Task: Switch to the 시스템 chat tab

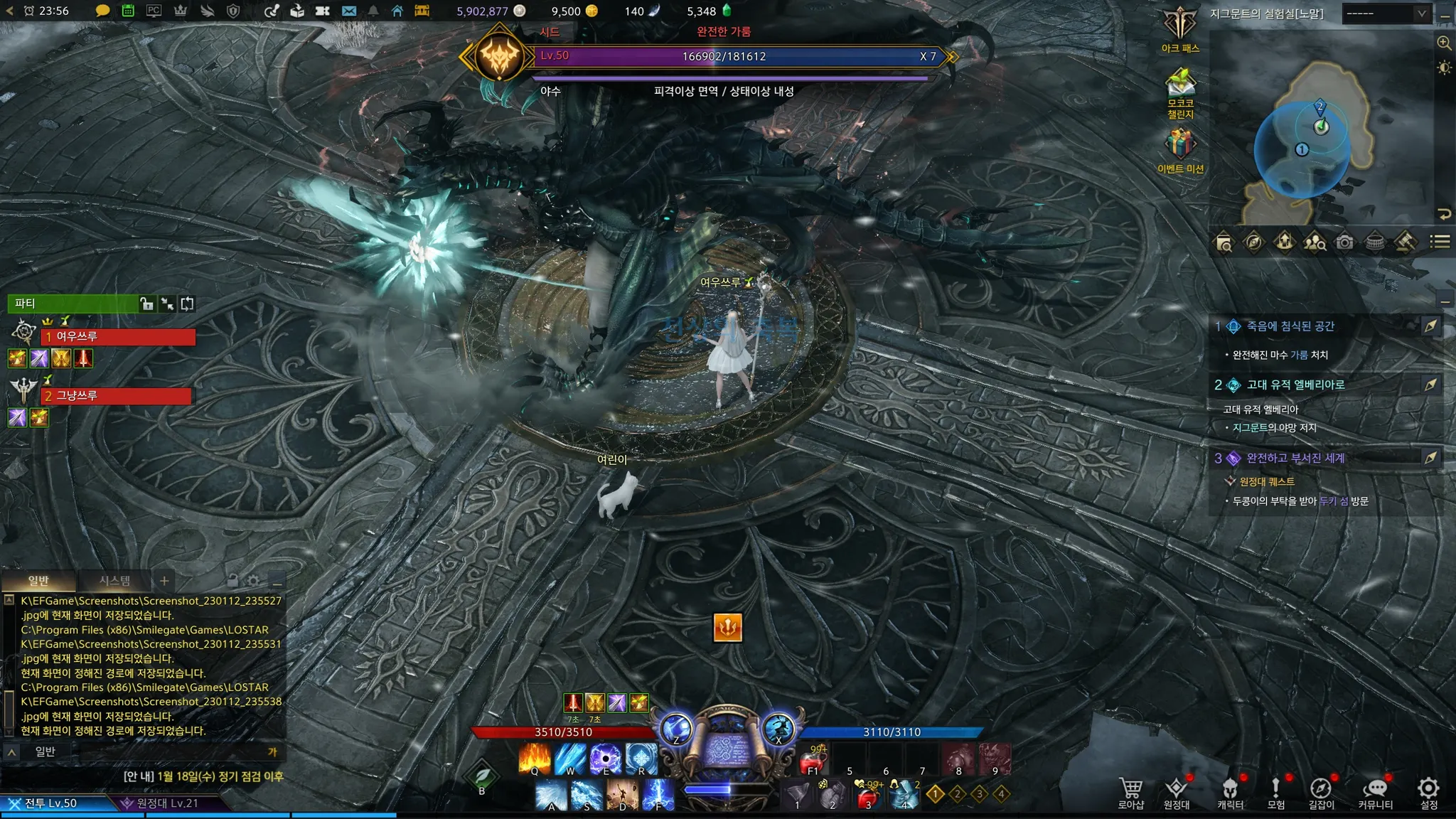Action: [x=114, y=581]
